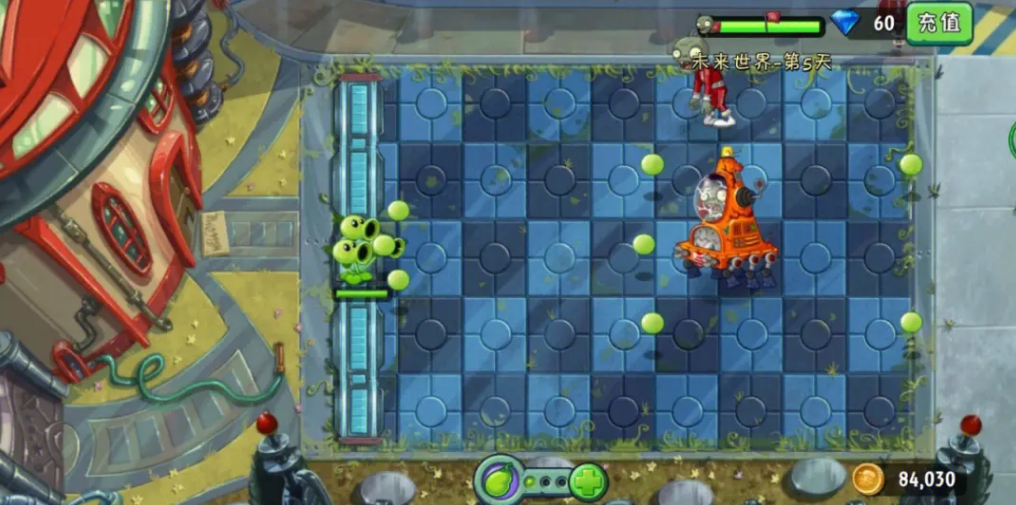Buy more Plant Food with green plus

[589, 482]
